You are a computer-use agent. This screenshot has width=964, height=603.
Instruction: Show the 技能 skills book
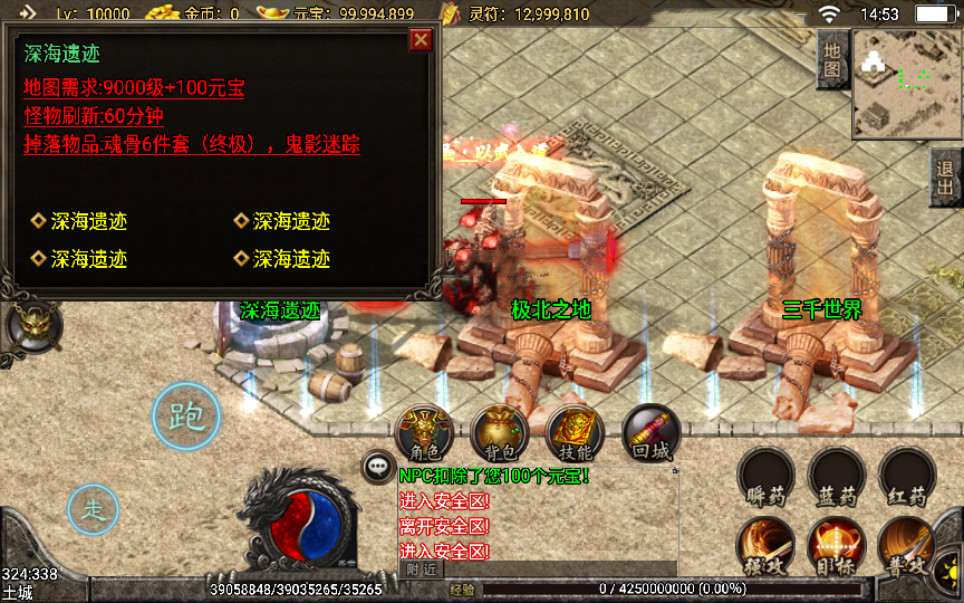click(x=574, y=433)
